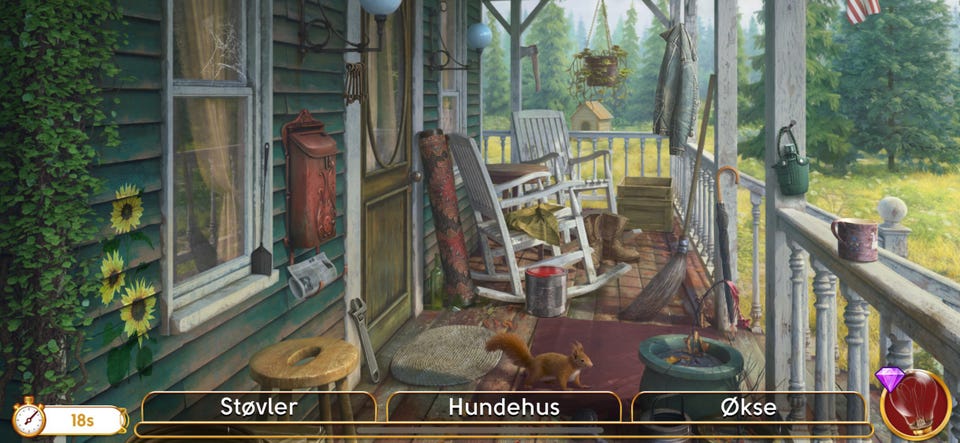Select the Støvler item label
Image resolution: width=960 pixels, height=443 pixels.
click(258, 407)
